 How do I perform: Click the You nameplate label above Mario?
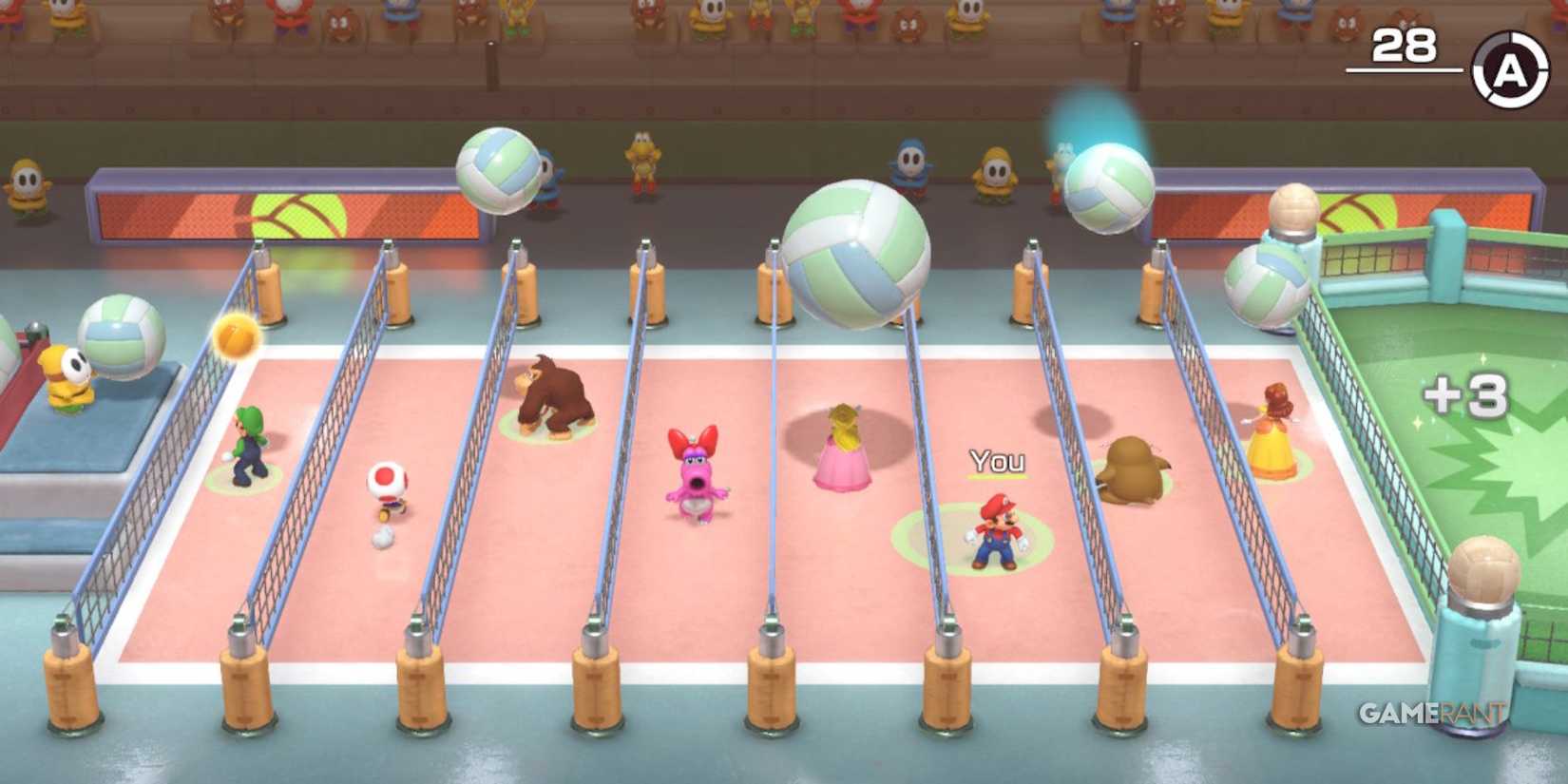(x=996, y=463)
